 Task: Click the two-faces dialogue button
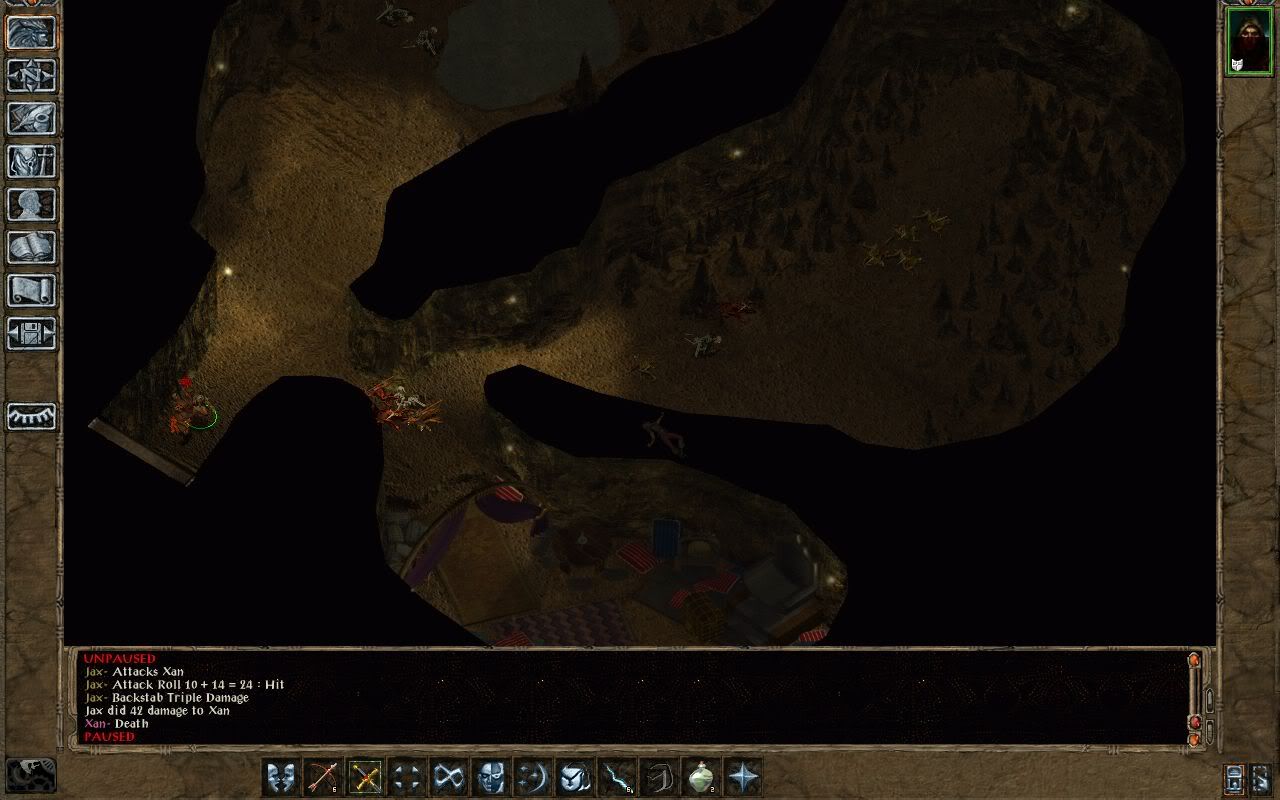(x=282, y=777)
